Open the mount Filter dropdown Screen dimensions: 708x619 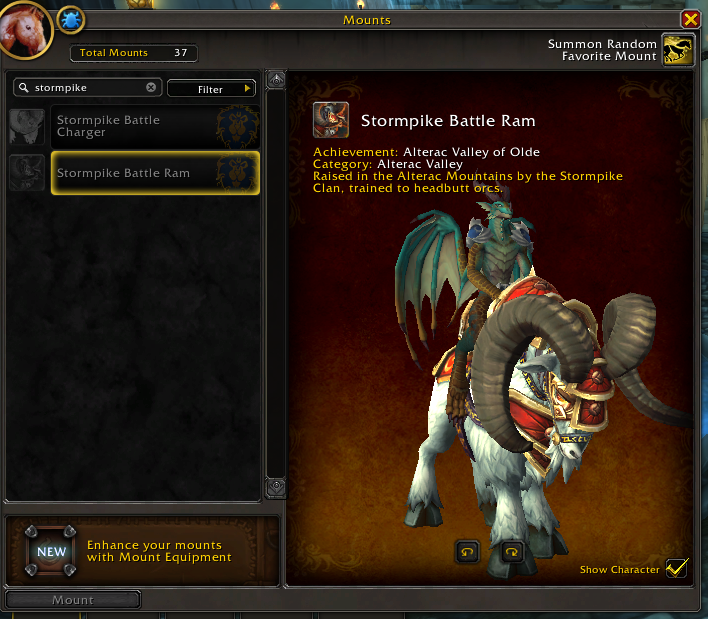click(x=211, y=89)
